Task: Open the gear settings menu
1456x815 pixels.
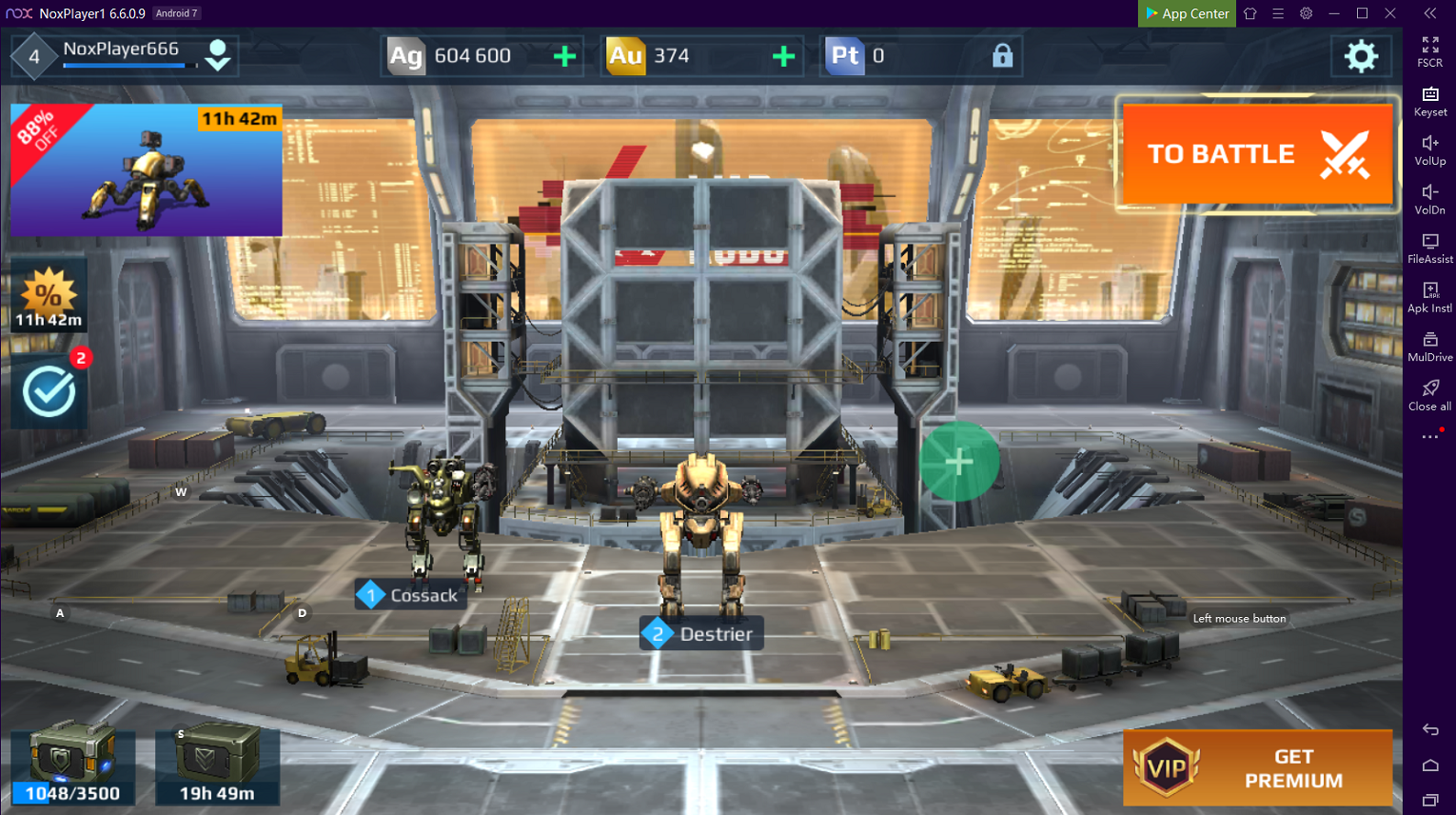Action: [1361, 56]
